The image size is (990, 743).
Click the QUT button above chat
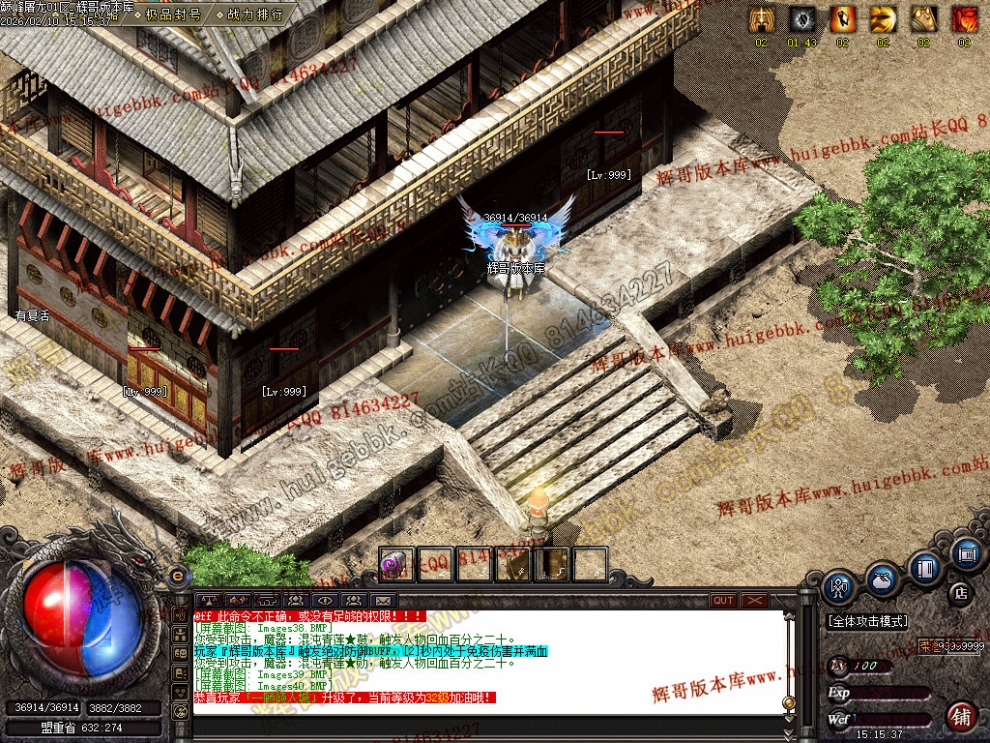pyautogui.click(x=722, y=601)
